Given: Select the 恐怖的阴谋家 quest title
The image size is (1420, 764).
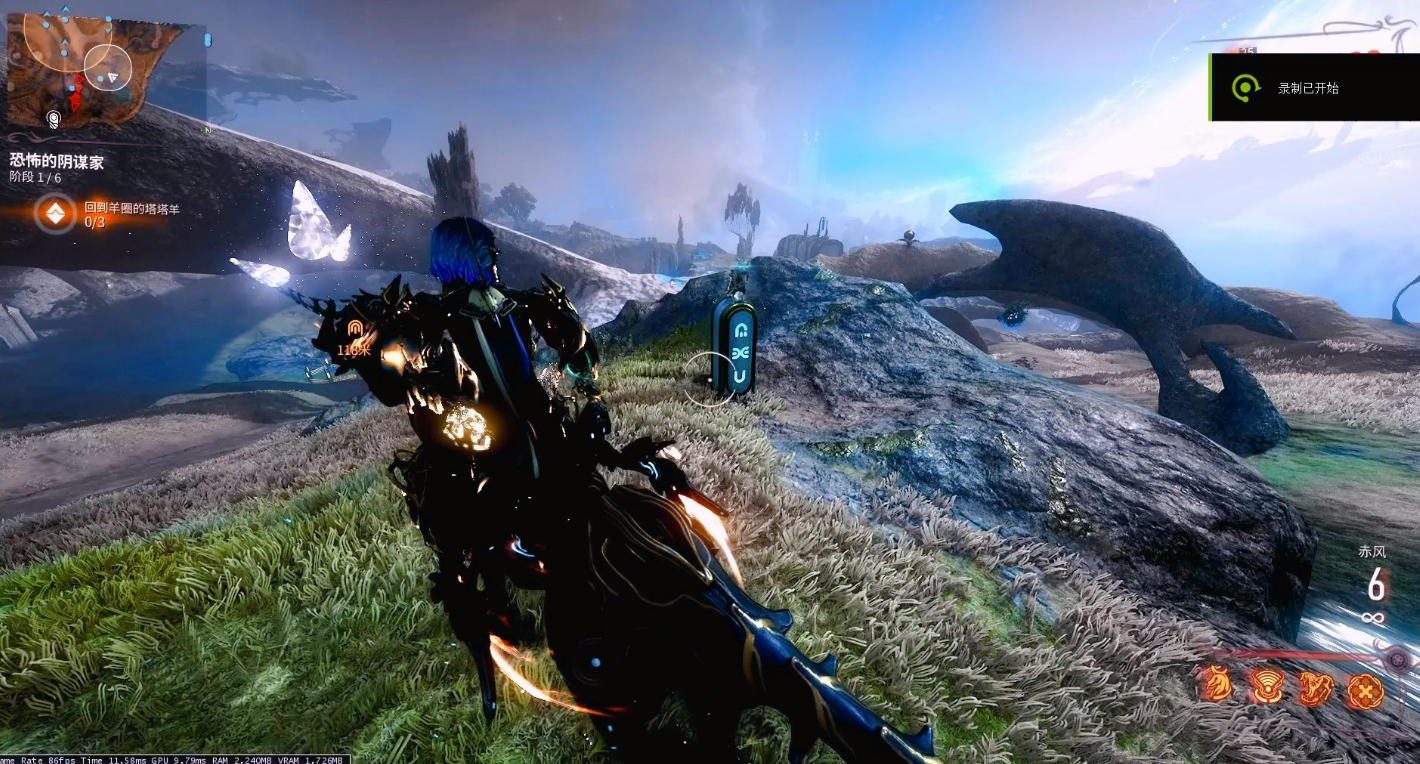Looking at the screenshot, I should 57,160.
